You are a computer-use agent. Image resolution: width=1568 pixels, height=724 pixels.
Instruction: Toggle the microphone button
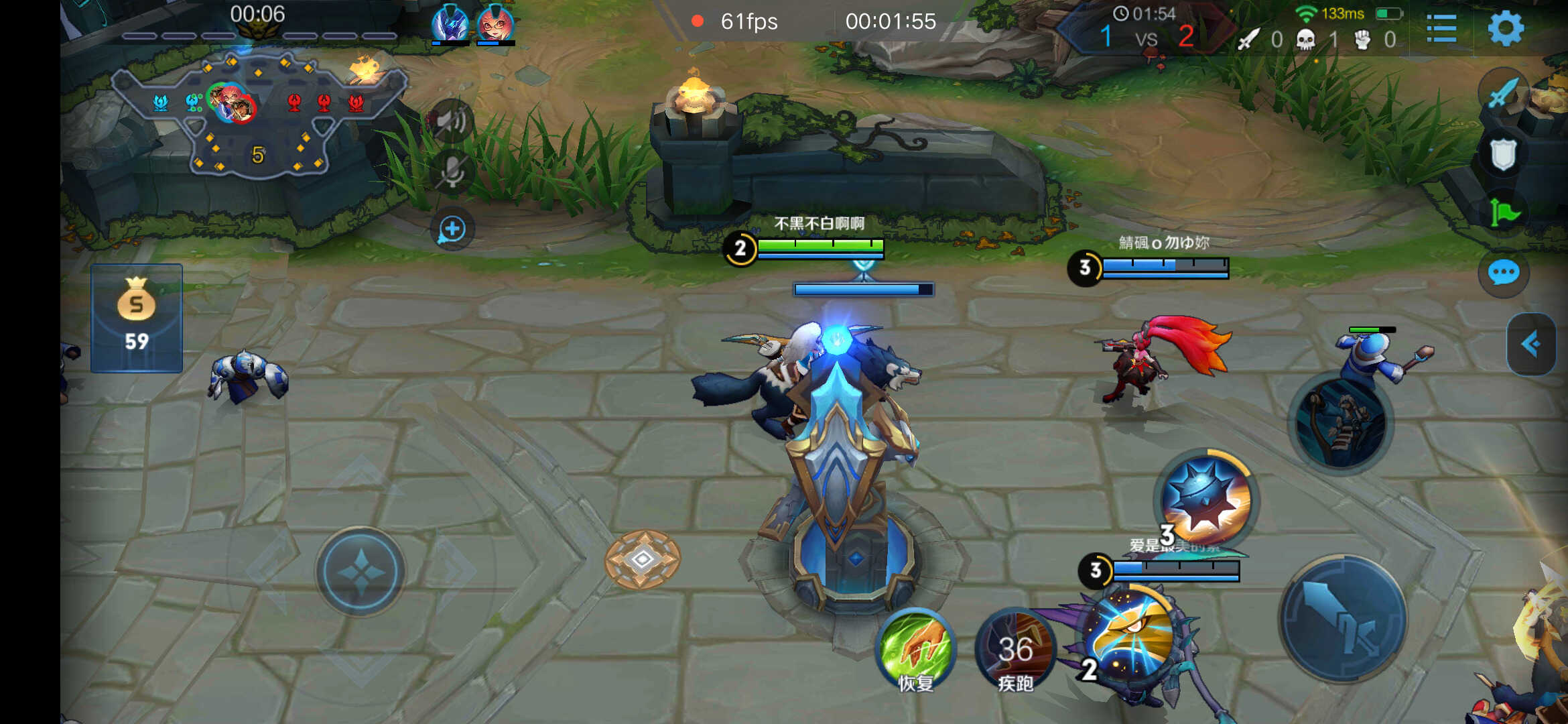452,172
